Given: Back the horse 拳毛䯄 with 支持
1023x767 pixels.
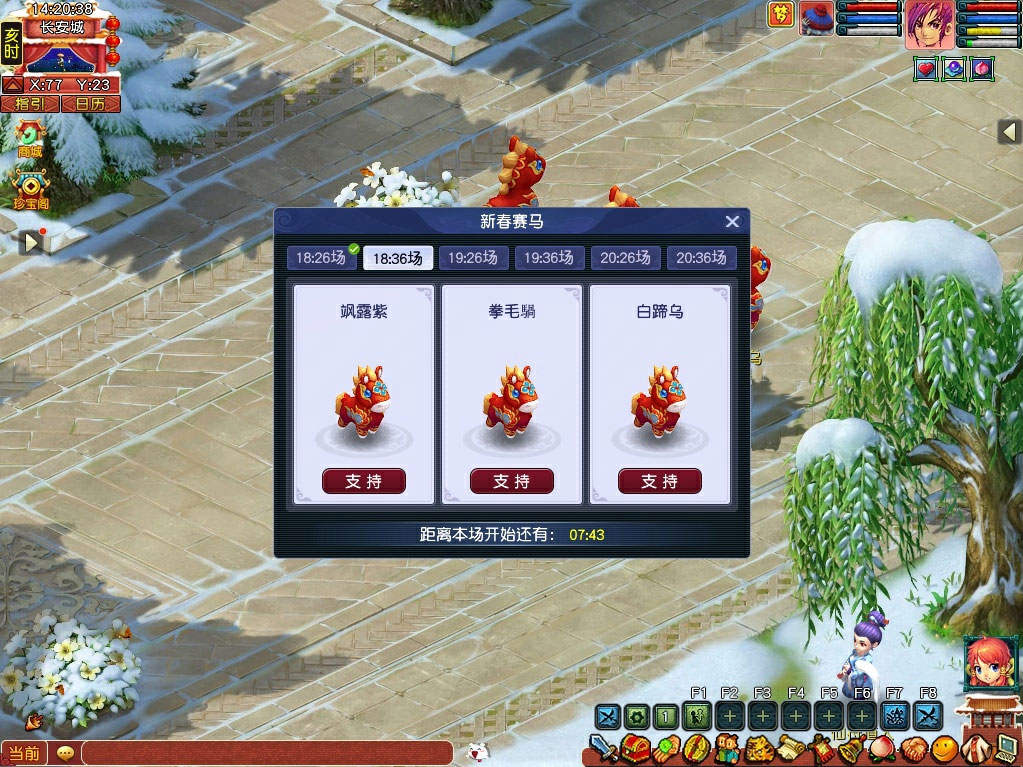Looking at the screenshot, I should click(x=512, y=481).
